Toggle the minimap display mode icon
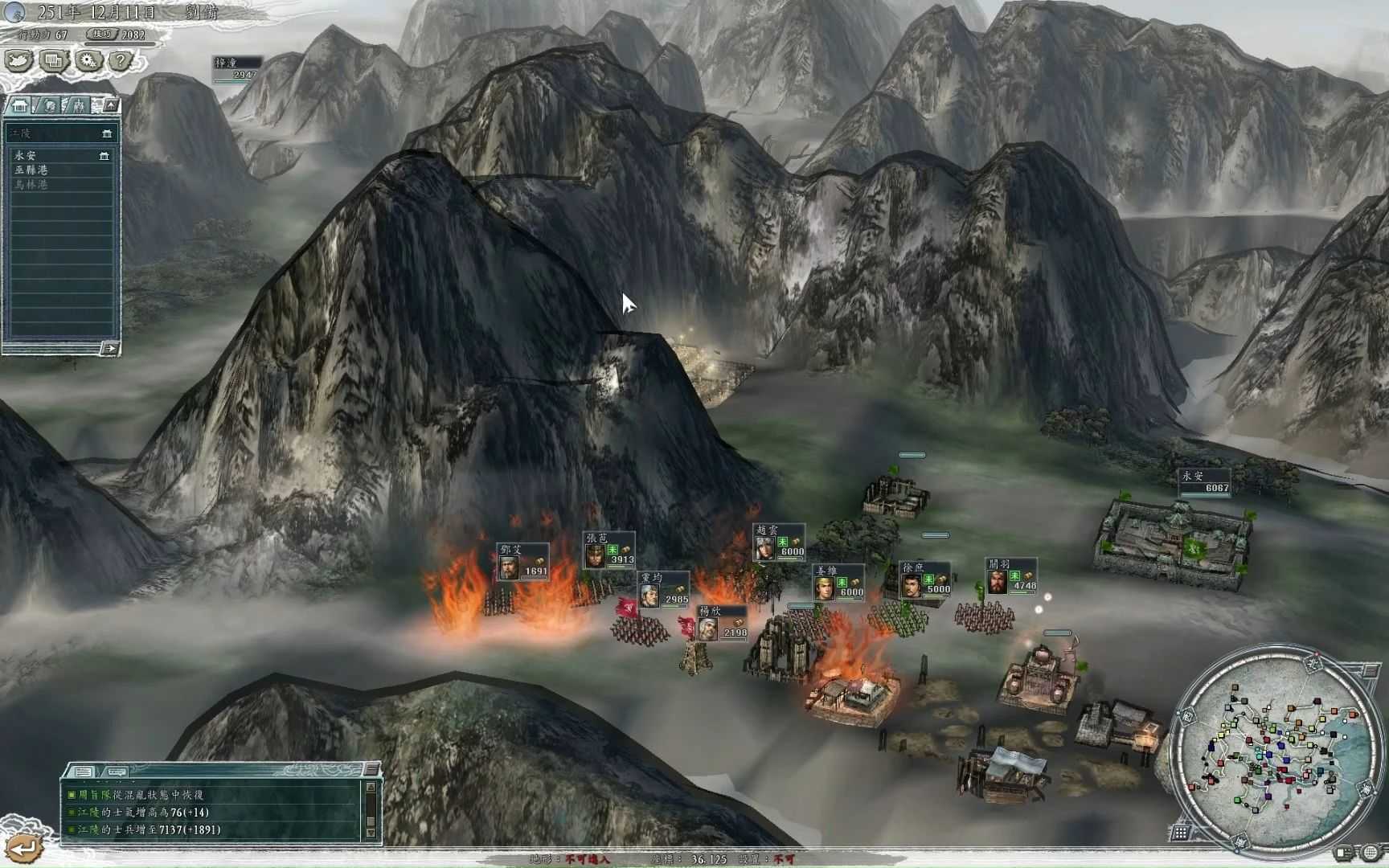This screenshot has height=868, width=1389. 1342,852
